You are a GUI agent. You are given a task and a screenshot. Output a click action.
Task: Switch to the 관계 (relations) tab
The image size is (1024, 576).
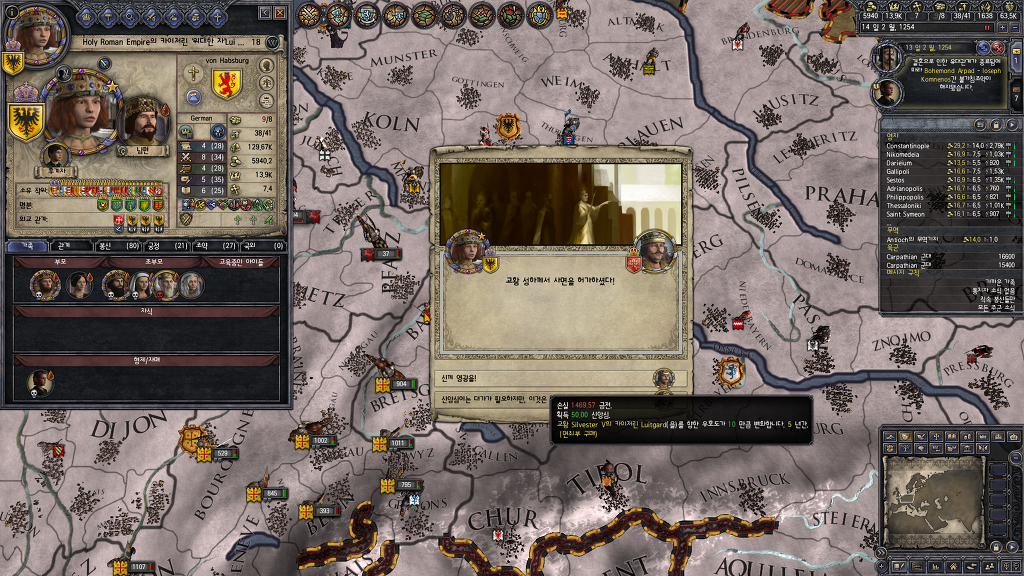click(x=63, y=245)
